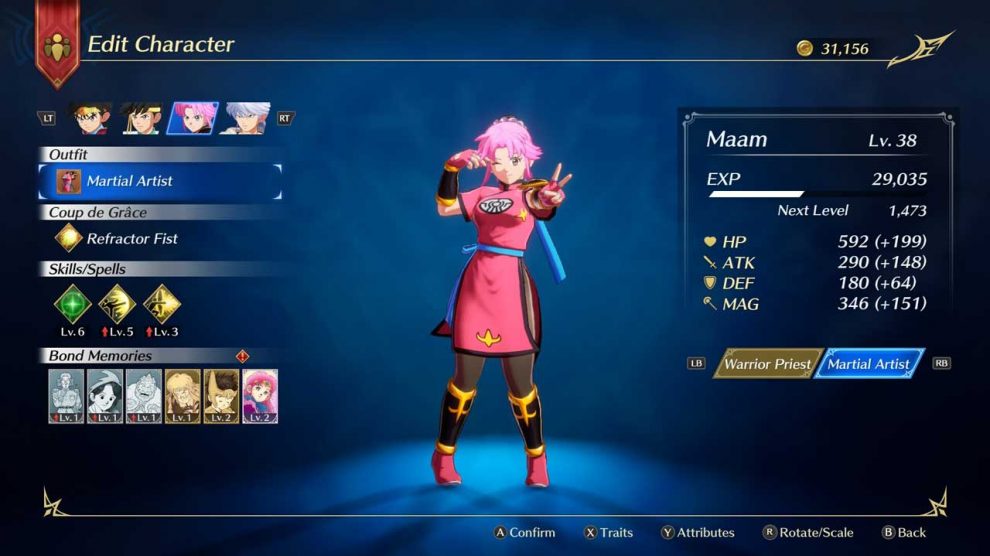
Task: Pick the gold skill icon at Lv. 3
Action: tap(161, 304)
